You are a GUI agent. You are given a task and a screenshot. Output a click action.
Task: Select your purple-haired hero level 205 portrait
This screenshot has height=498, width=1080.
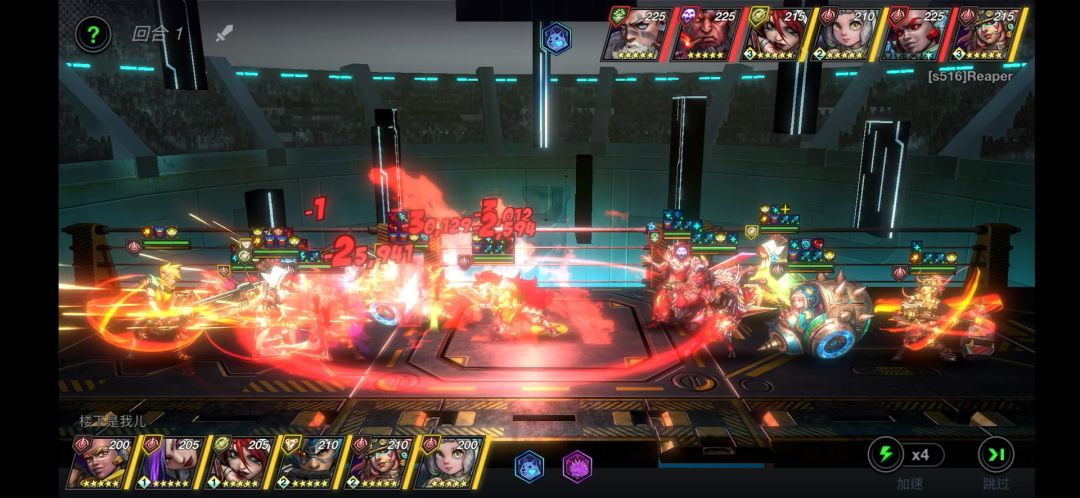click(172, 462)
